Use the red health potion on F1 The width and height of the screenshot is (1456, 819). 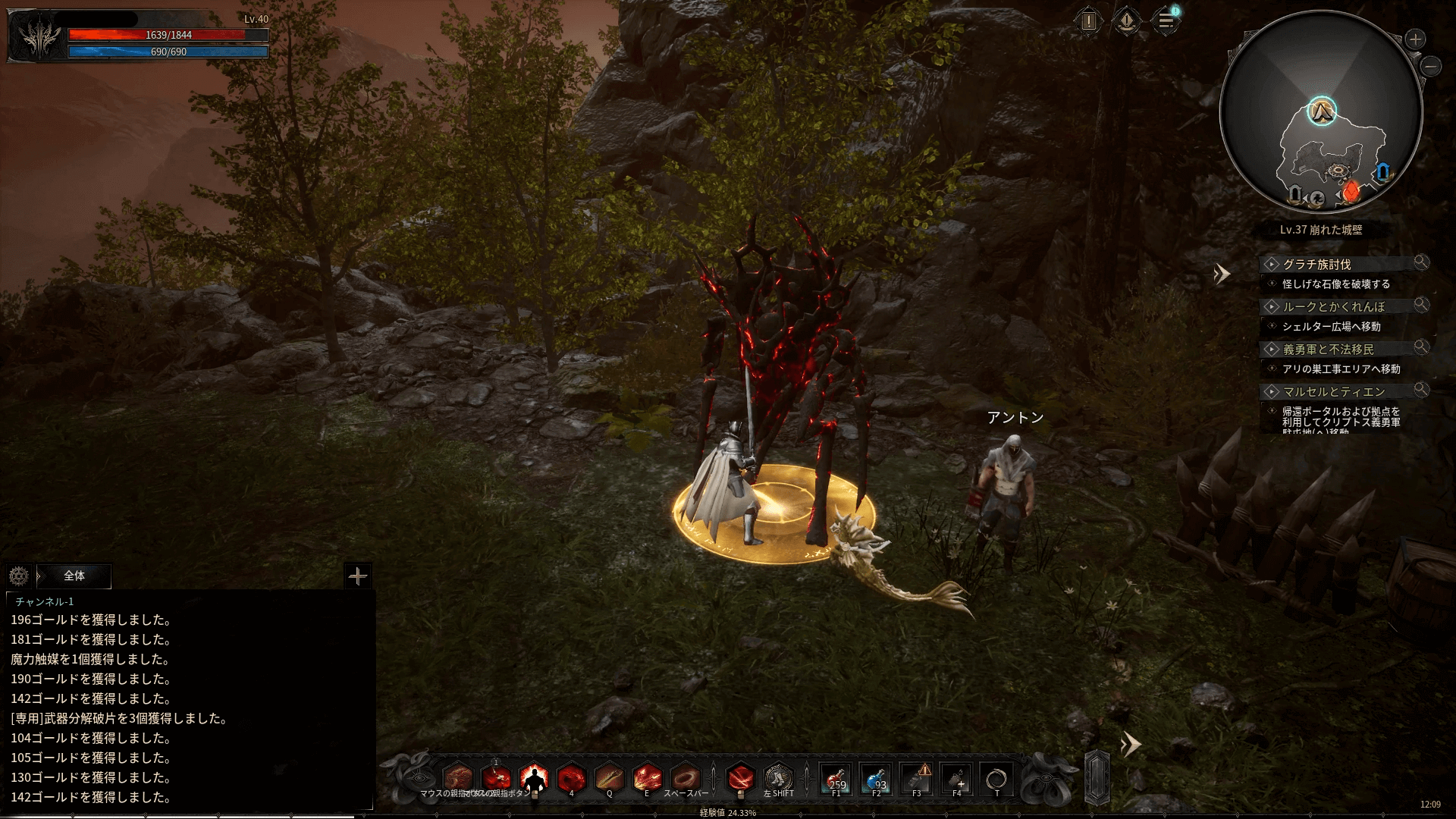836,779
